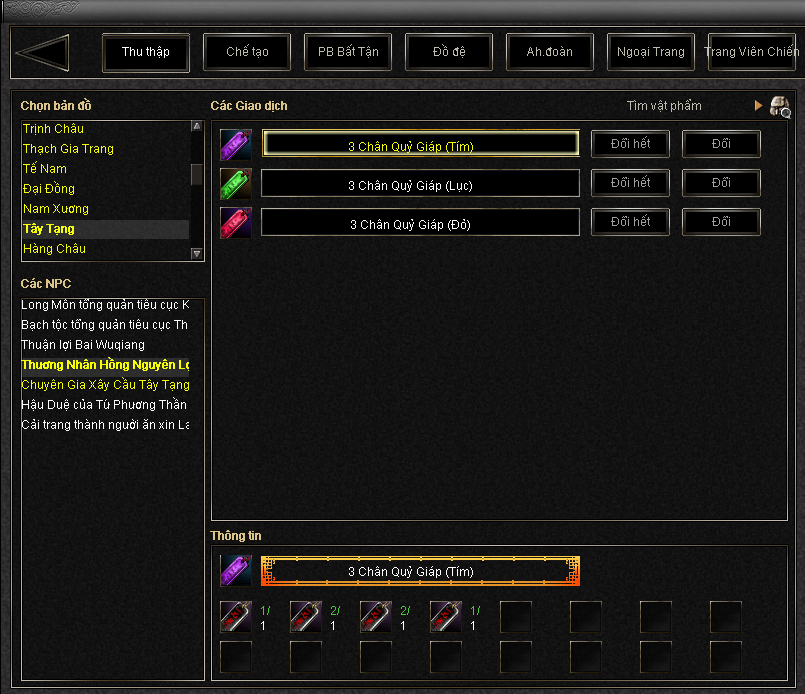Select the 3 Chân Quỷ Giáp (Đỏ) trade
The image size is (805, 694).
[x=420, y=223]
